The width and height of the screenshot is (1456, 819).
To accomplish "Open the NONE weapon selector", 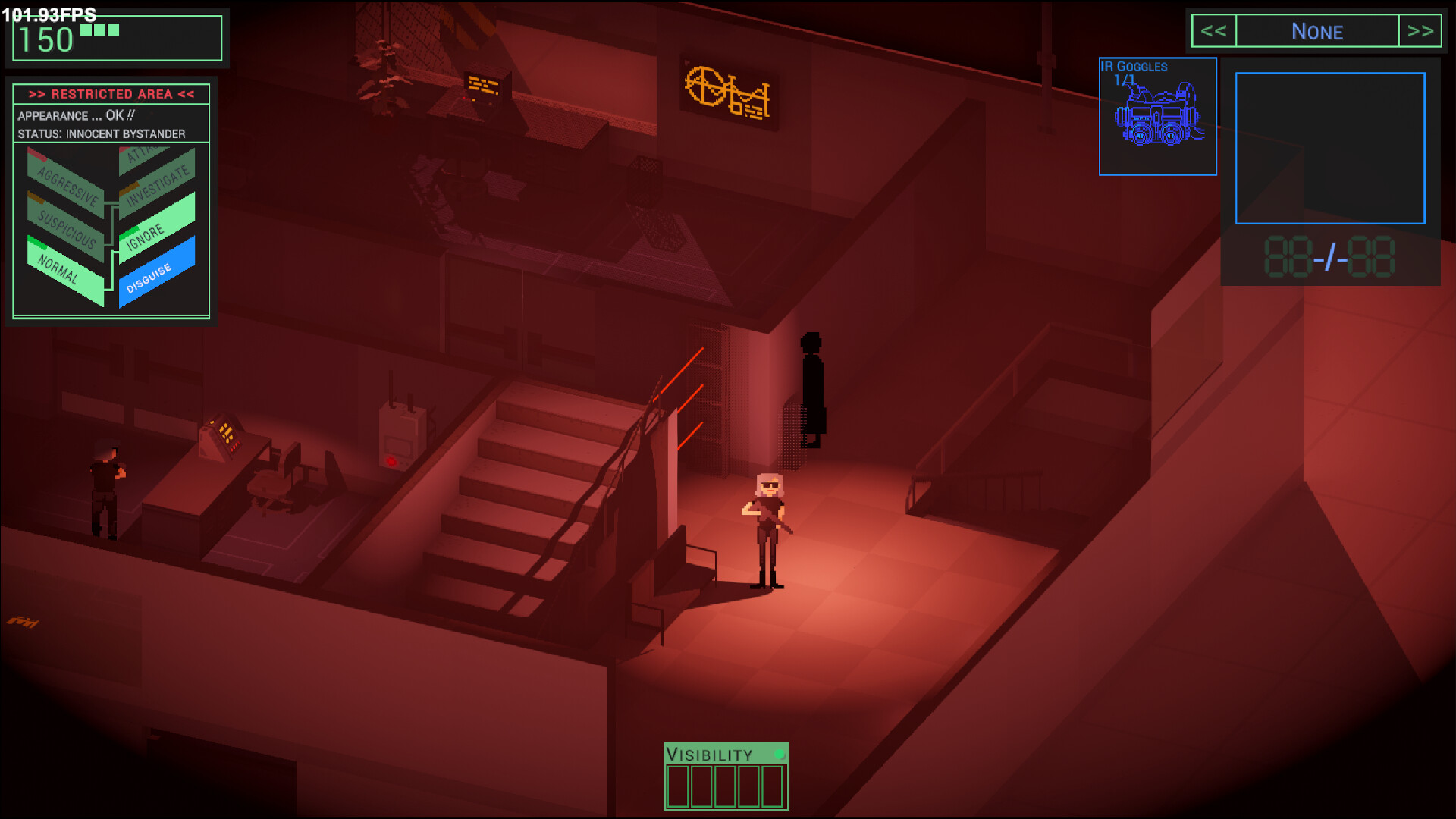I will point(1317,31).
